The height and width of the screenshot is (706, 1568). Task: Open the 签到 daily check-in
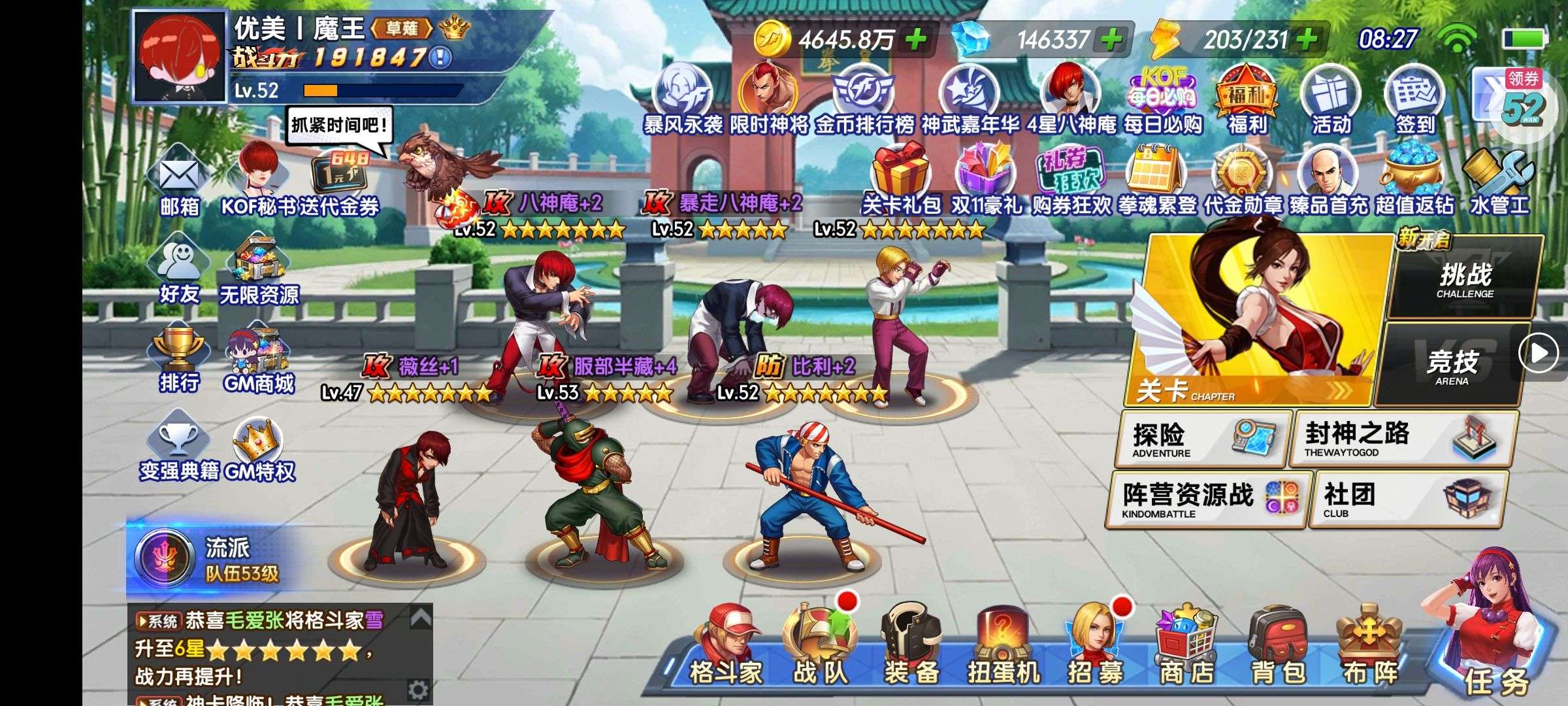click(1414, 99)
